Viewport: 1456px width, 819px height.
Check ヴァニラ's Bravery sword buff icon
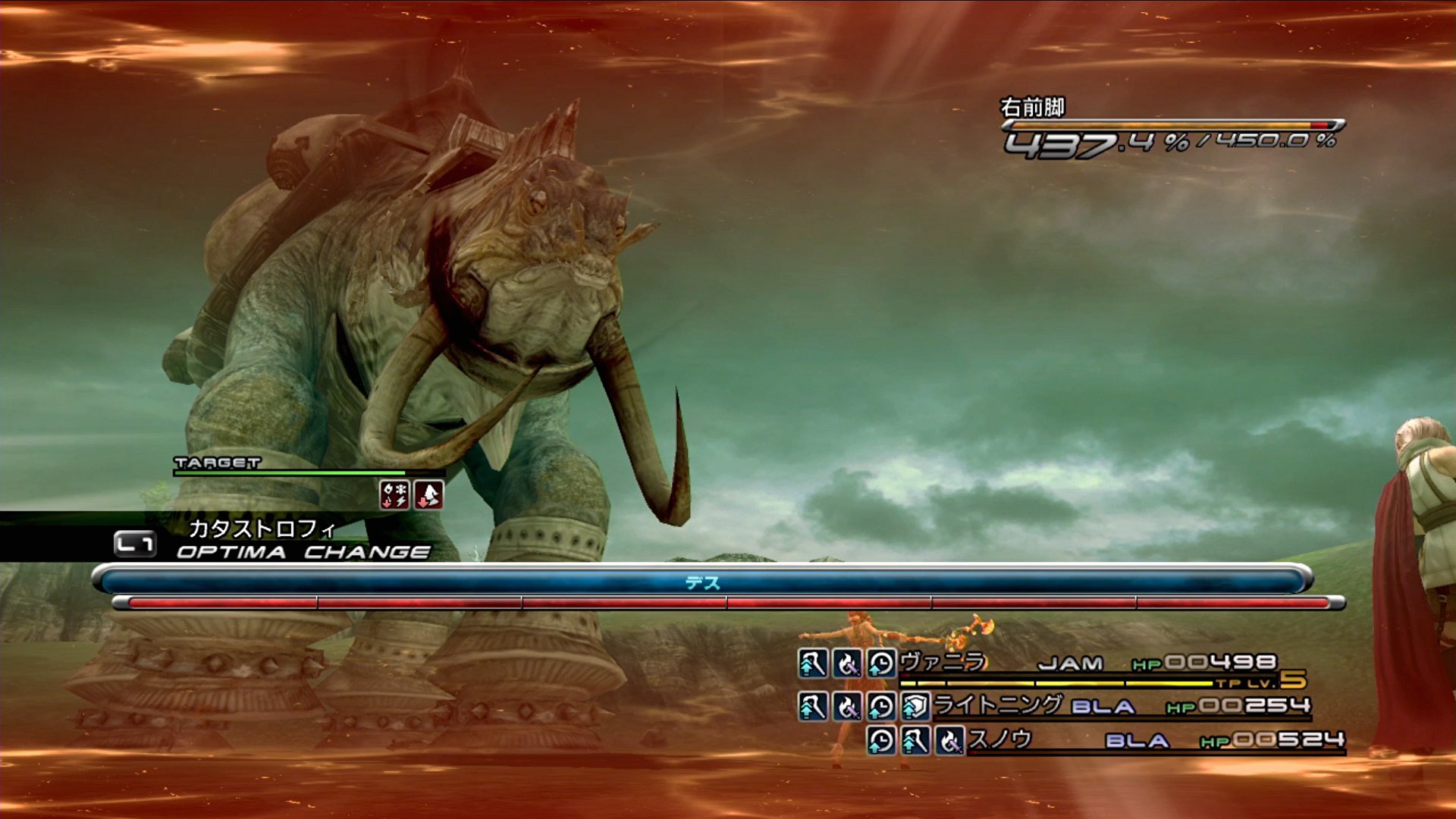[x=812, y=664]
